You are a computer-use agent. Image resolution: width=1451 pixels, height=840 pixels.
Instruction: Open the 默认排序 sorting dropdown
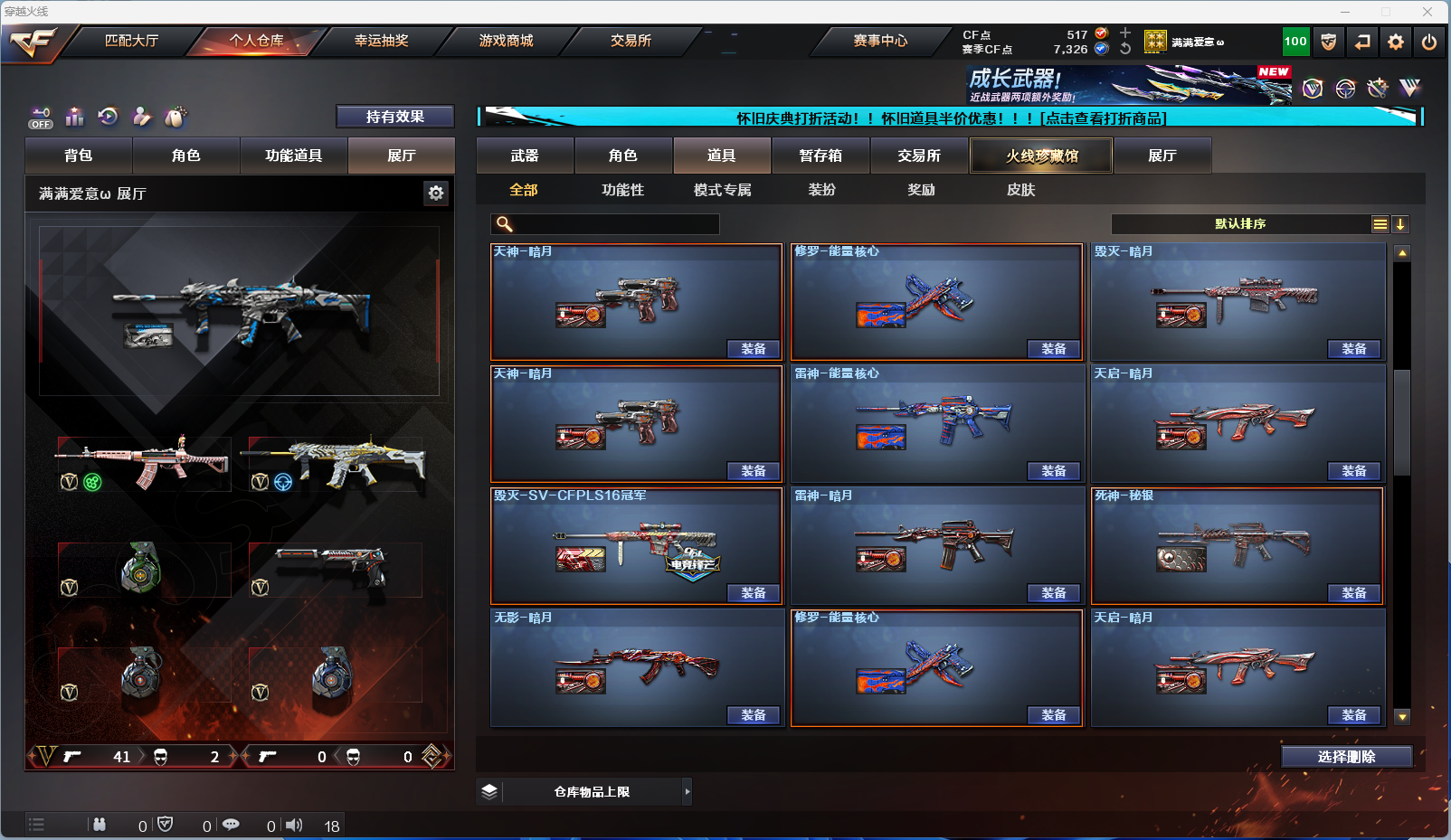pos(1240,224)
